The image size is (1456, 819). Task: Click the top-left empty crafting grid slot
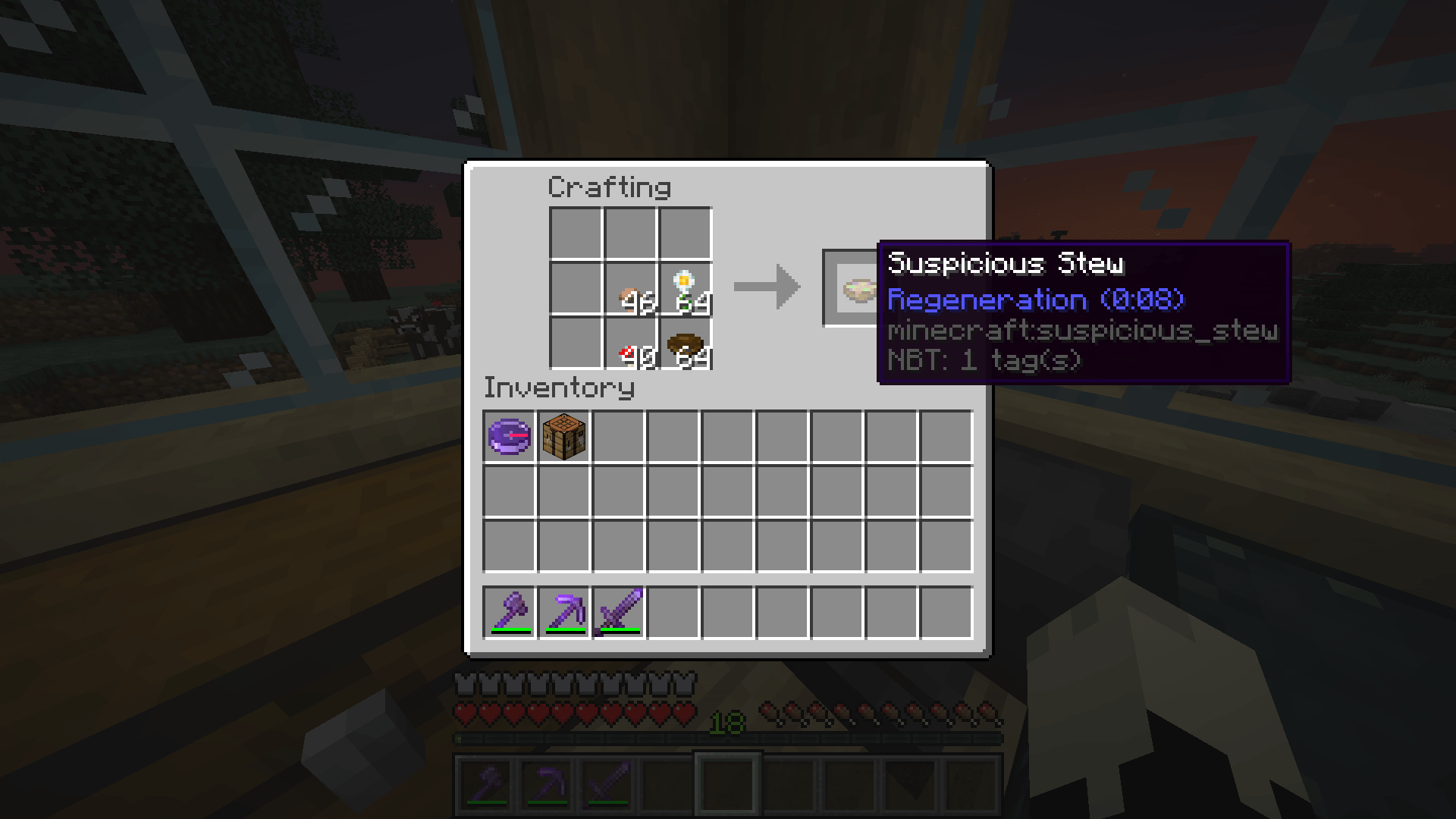tap(576, 235)
